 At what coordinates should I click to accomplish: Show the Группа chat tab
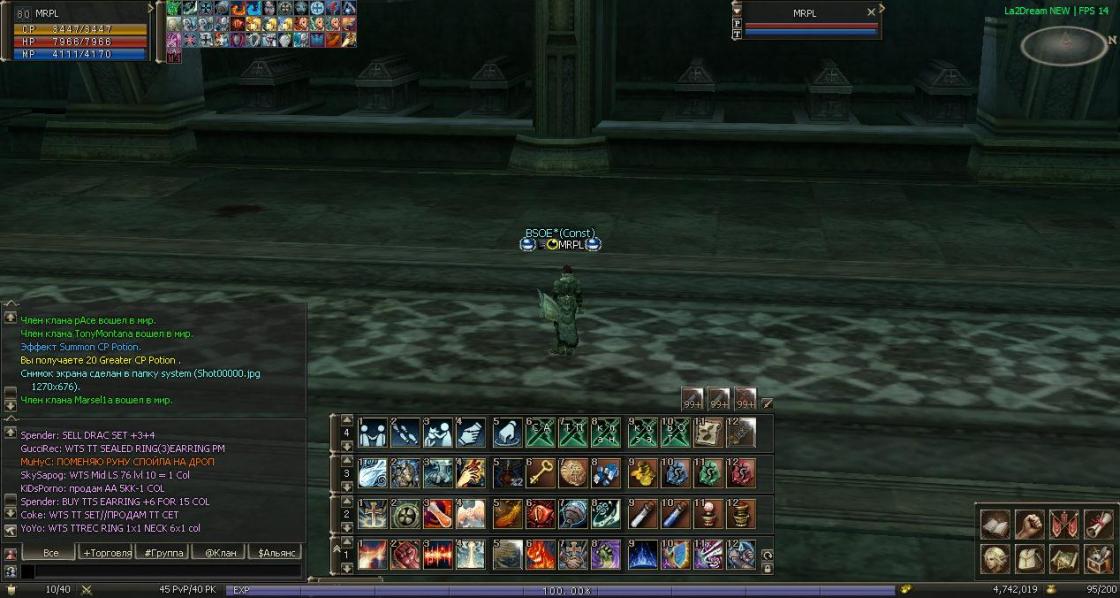pyautogui.click(x=163, y=552)
